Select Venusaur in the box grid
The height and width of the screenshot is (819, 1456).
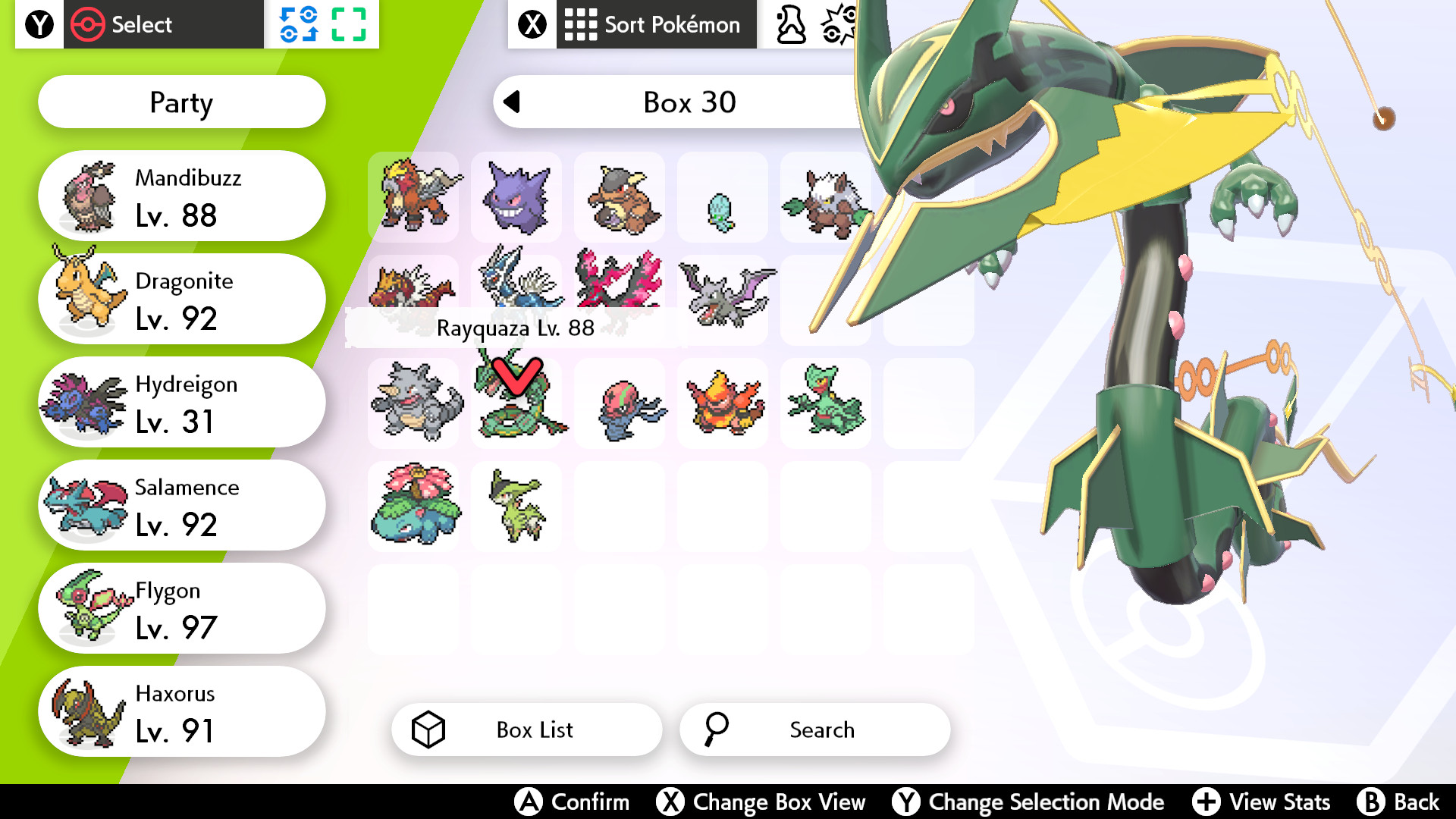(413, 506)
